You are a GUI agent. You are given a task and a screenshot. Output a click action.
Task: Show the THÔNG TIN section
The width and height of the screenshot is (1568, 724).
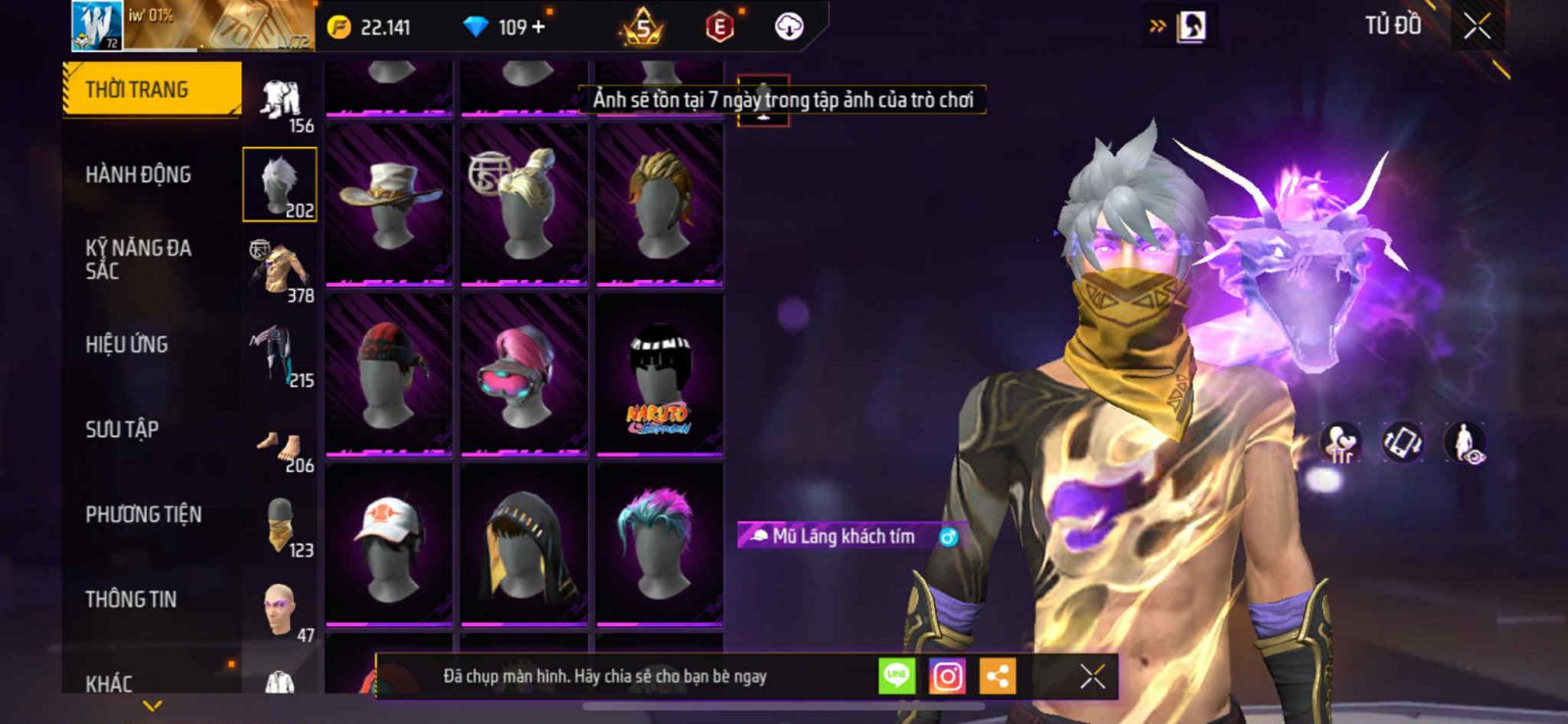(130, 599)
